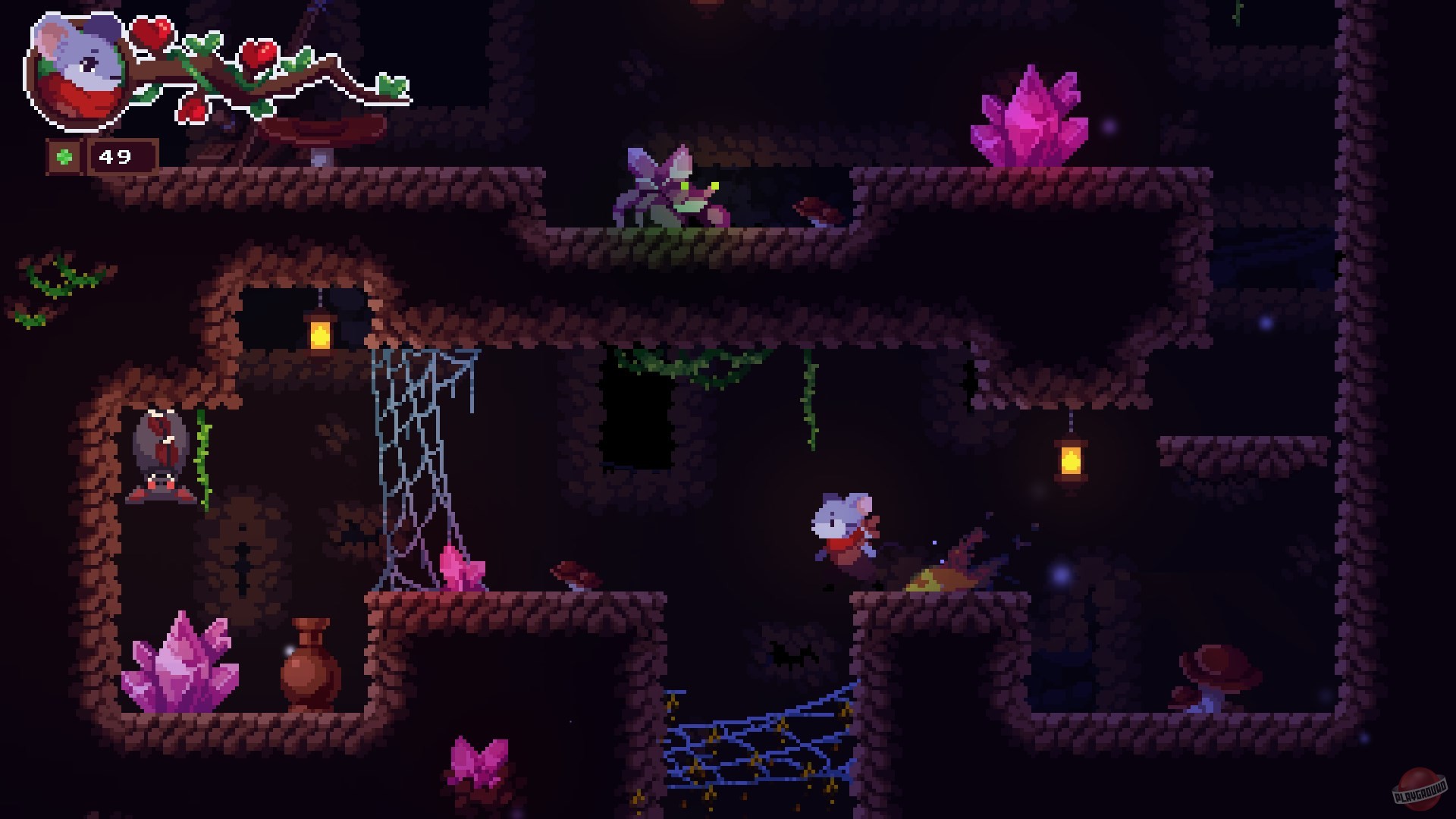
Task: Click the Playground watermark logo
Action: (x=1421, y=789)
